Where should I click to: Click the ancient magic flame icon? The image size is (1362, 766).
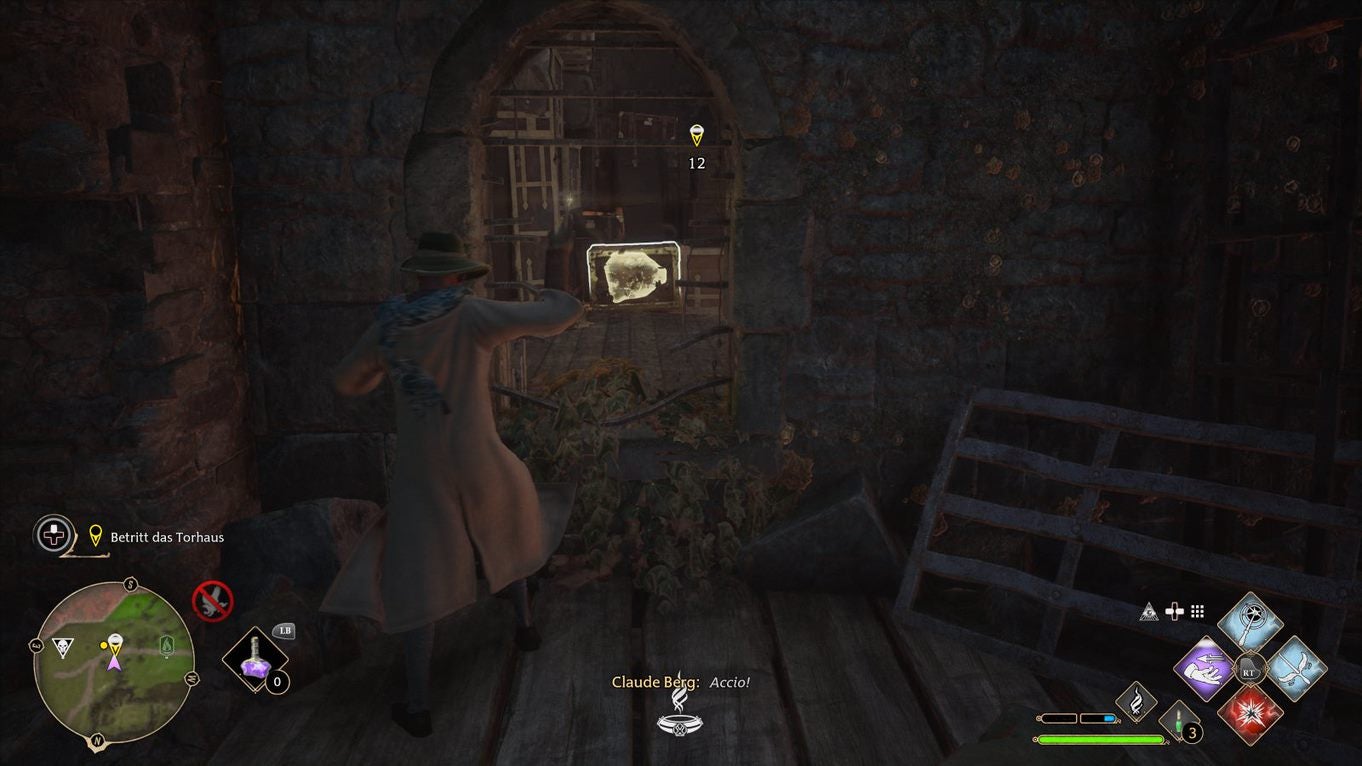click(1137, 703)
